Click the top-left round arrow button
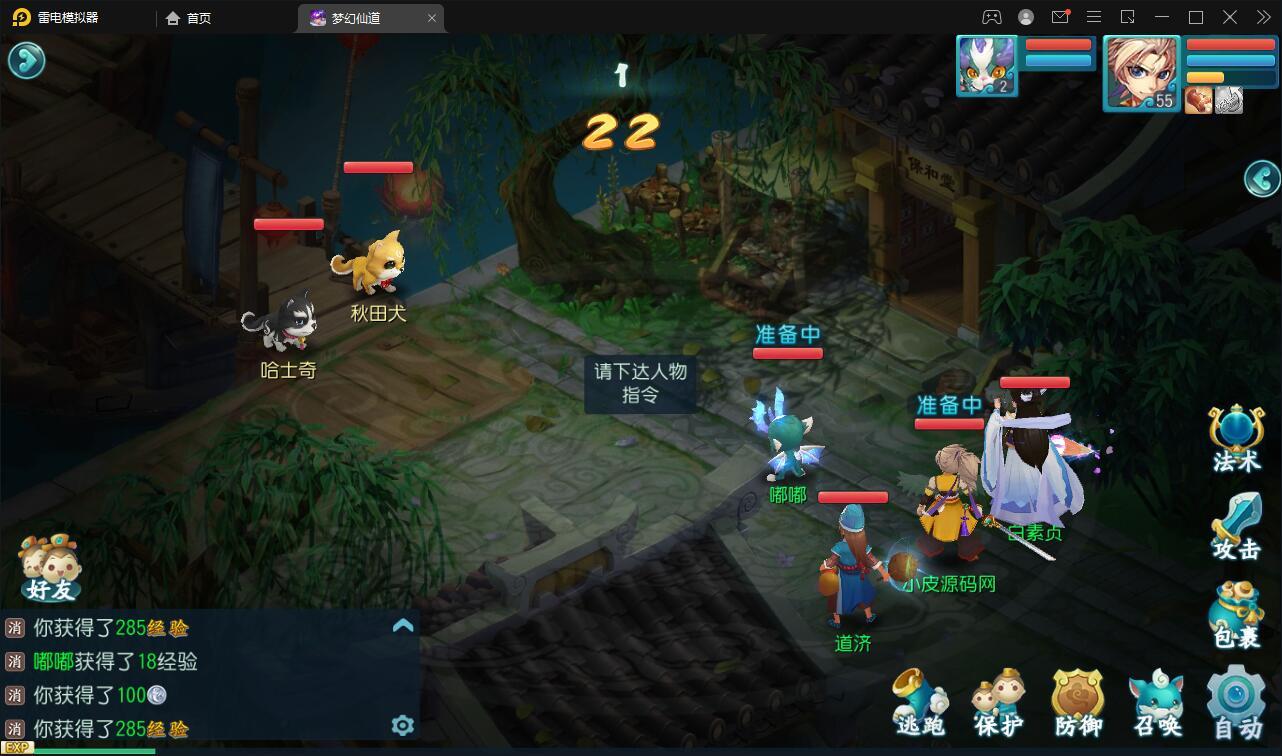Image resolution: width=1282 pixels, height=756 pixels. (x=26, y=61)
